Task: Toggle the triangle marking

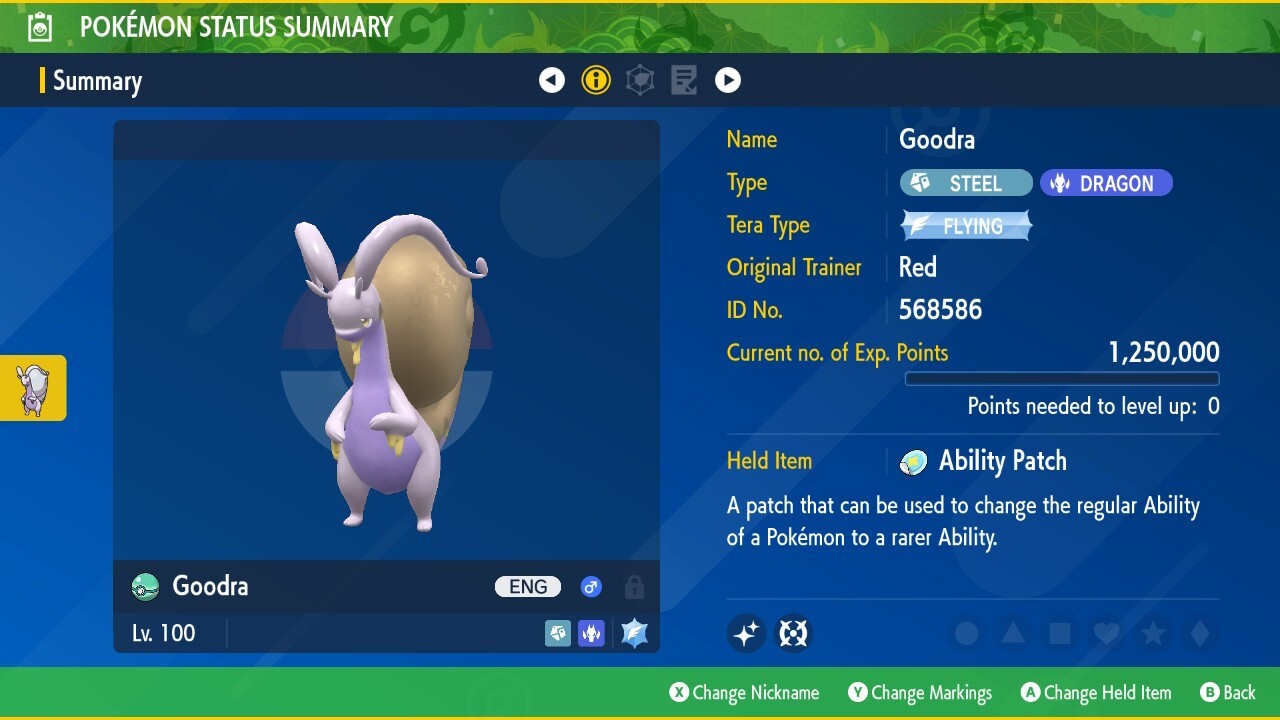Action: [1013, 633]
